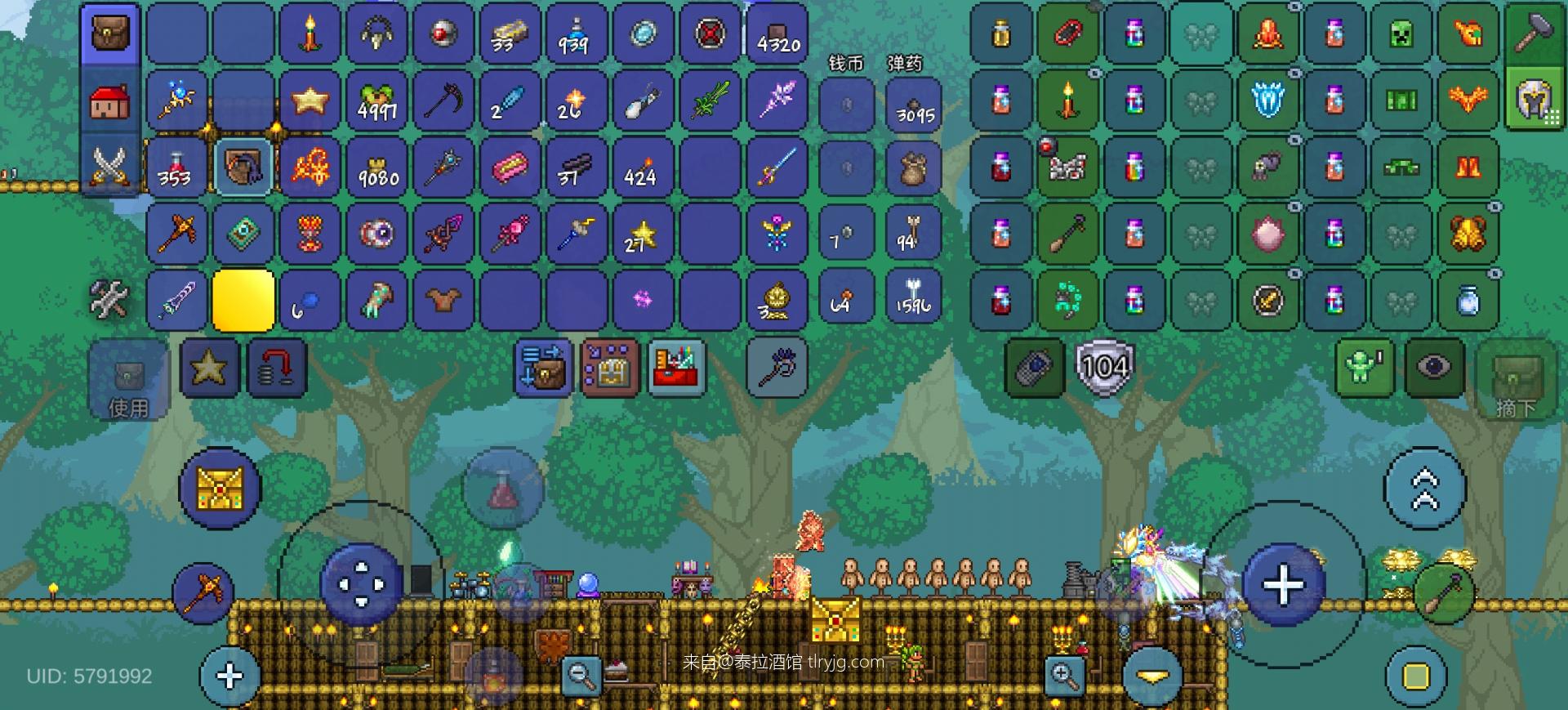Toggle the star favorite button

(209, 368)
